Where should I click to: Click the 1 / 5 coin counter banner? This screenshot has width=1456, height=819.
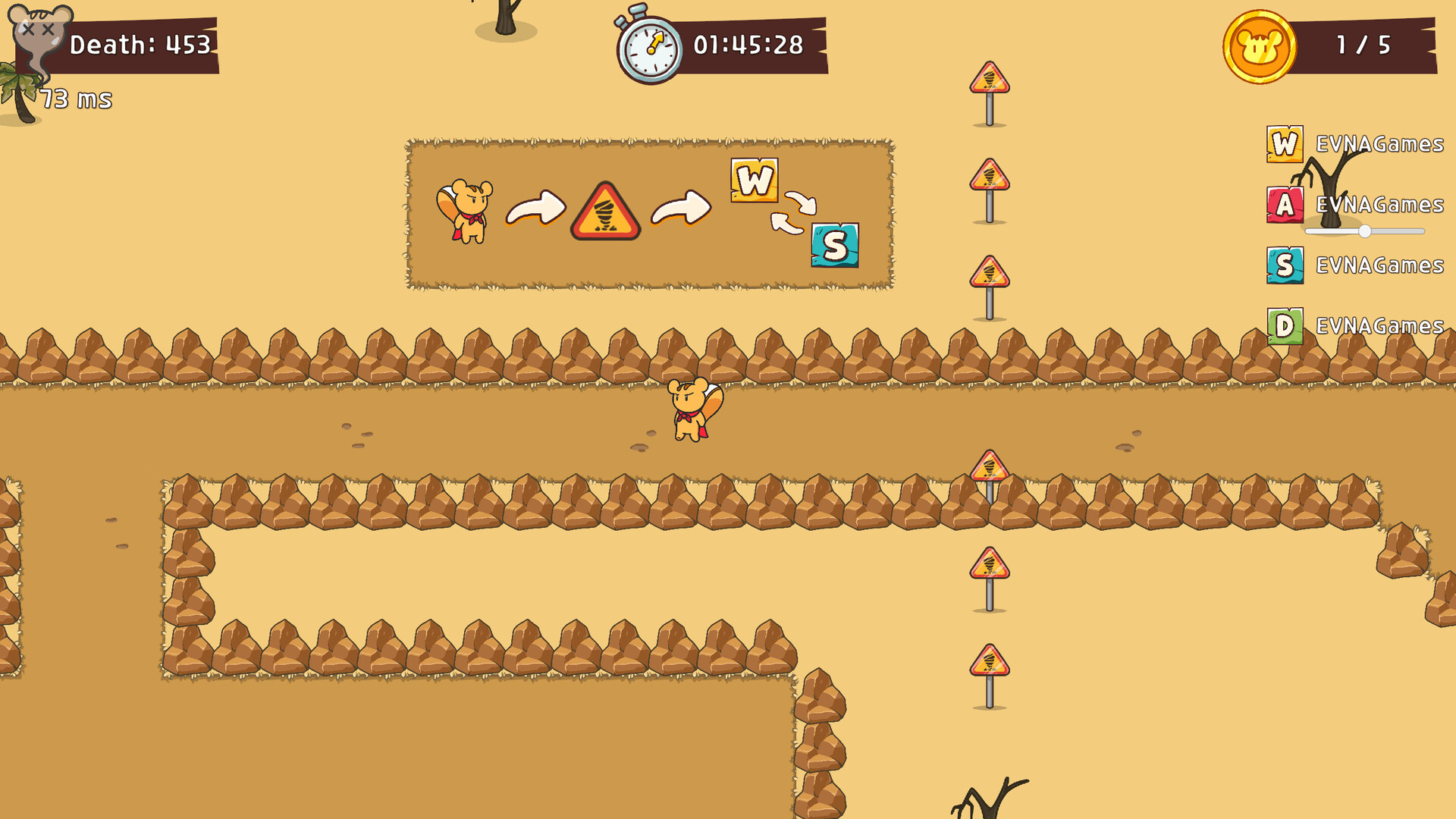(x=1365, y=45)
